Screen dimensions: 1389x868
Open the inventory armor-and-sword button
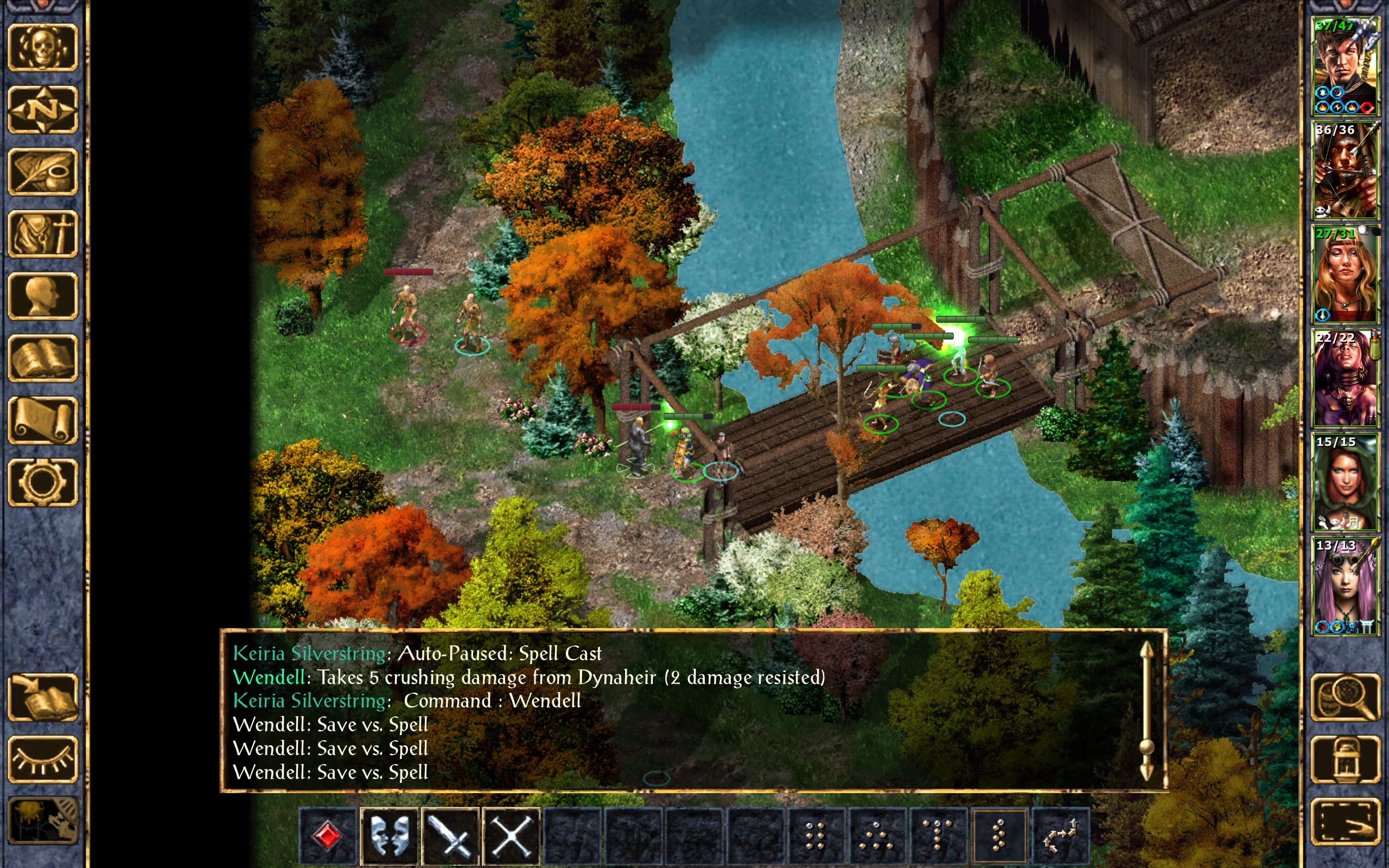[x=42, y=234]
